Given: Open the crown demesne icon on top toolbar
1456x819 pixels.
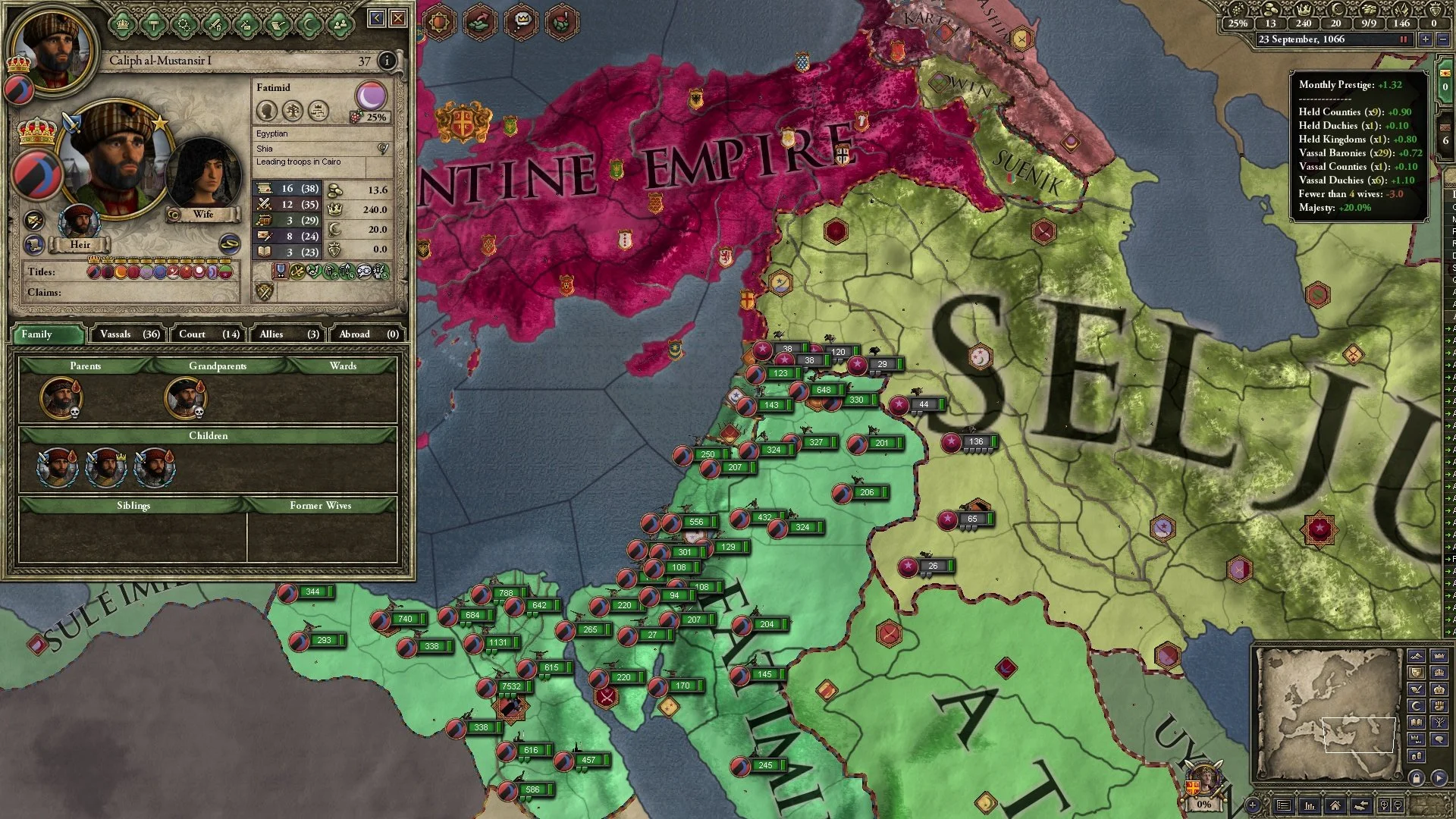Looking at the screenshot, I should point(121,23).
